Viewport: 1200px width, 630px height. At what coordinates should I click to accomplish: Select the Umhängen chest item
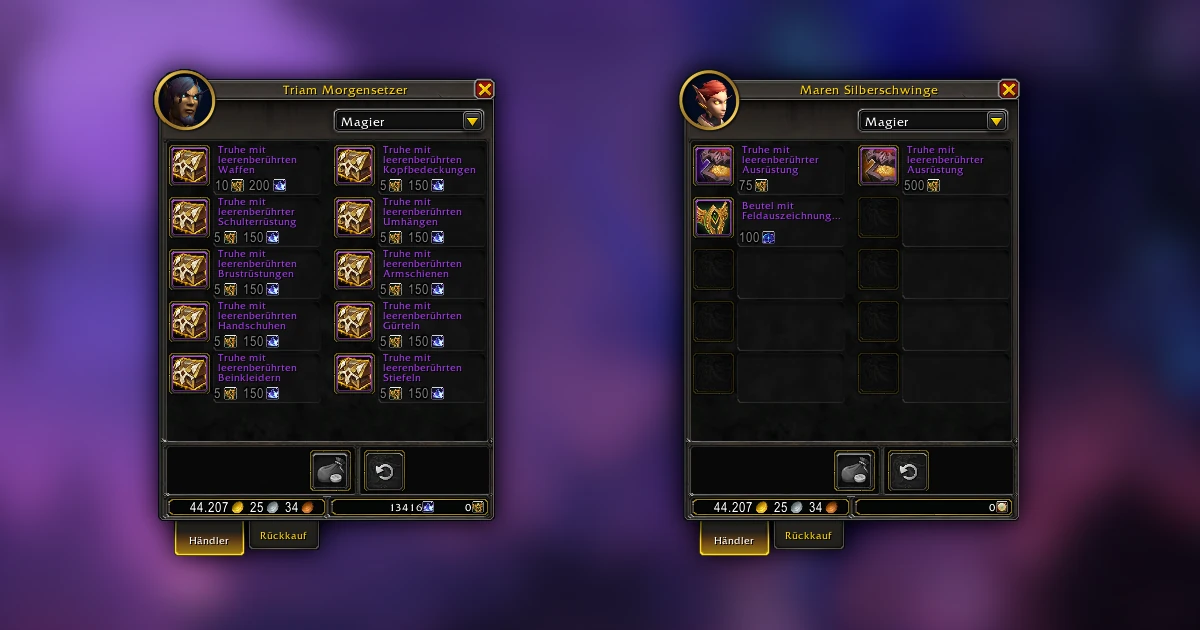click(354, 218)
